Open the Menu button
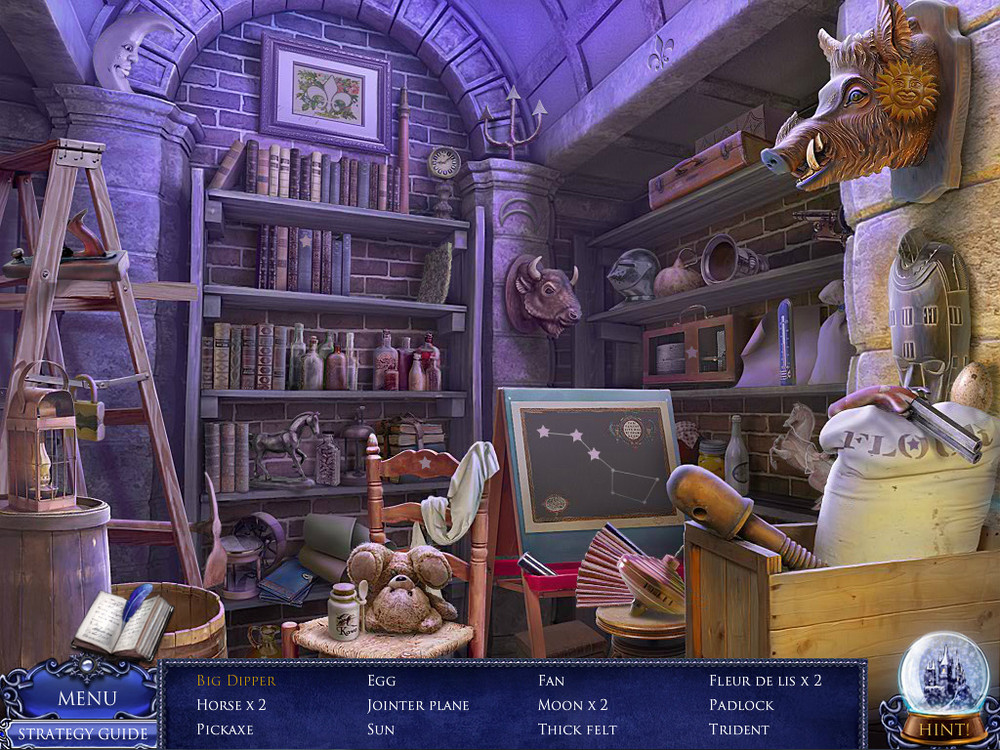This screenshot has height=750, width=1000. [x=86, y=697]
